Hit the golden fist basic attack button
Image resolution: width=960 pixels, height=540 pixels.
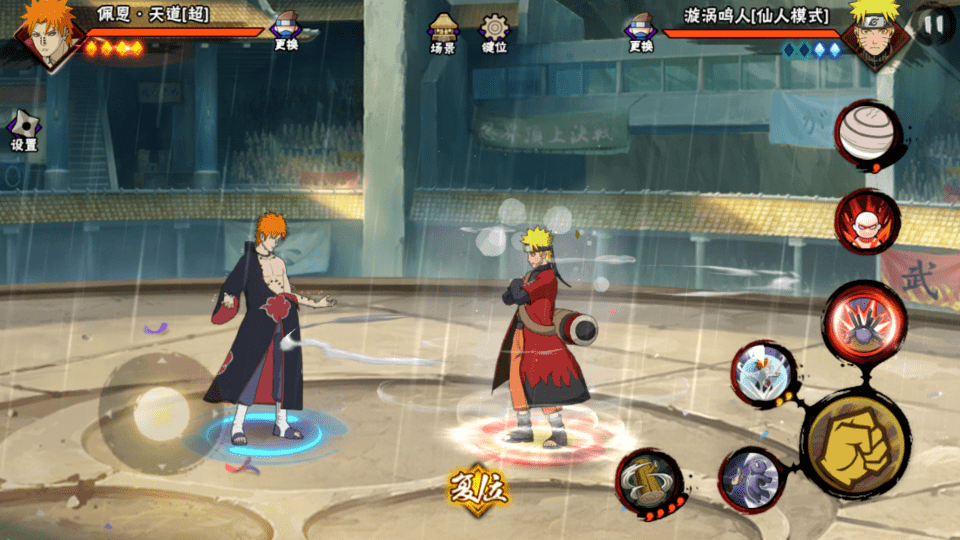[854, 441]
